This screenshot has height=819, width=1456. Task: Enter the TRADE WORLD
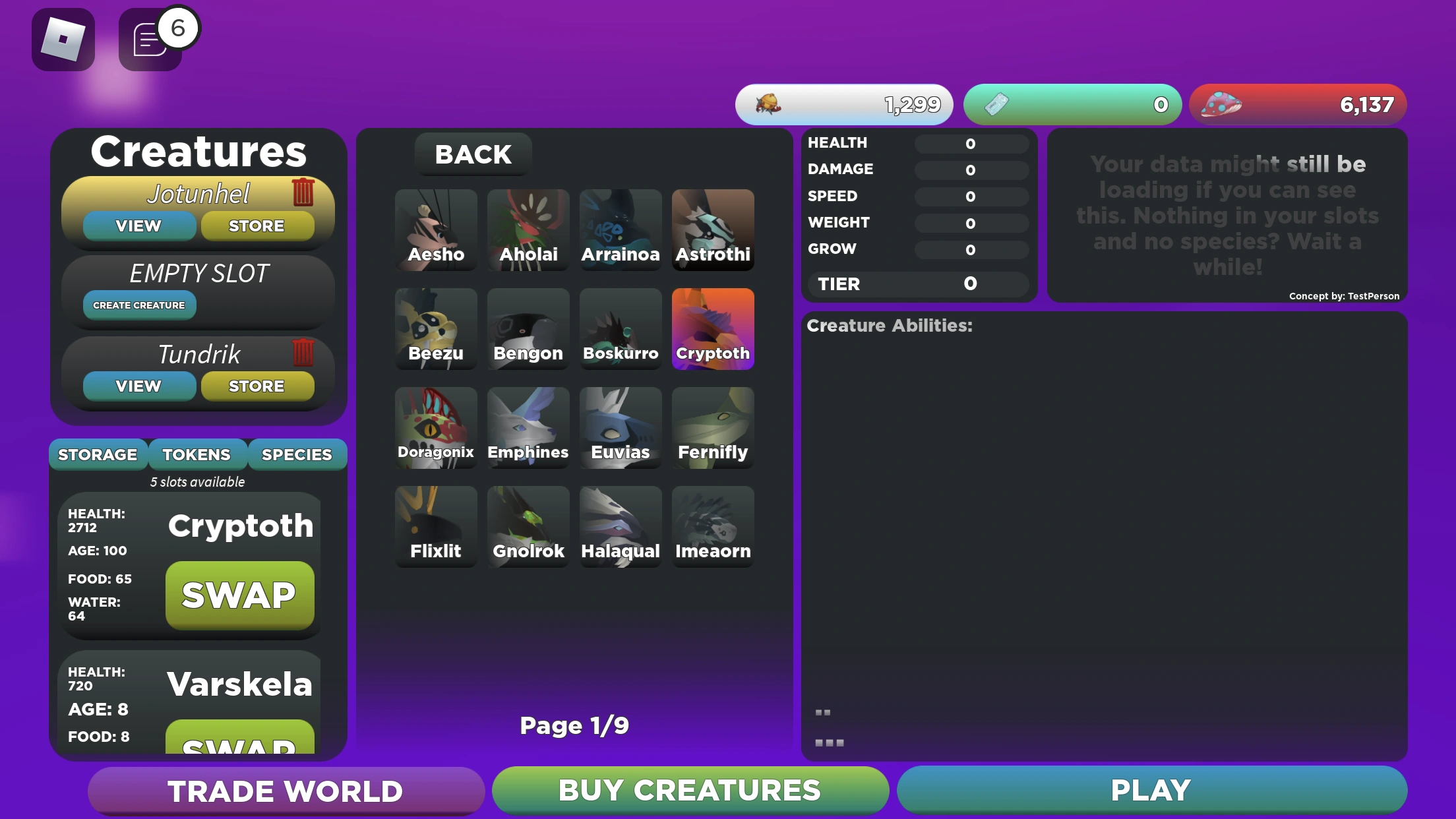(x=285, y=791)
